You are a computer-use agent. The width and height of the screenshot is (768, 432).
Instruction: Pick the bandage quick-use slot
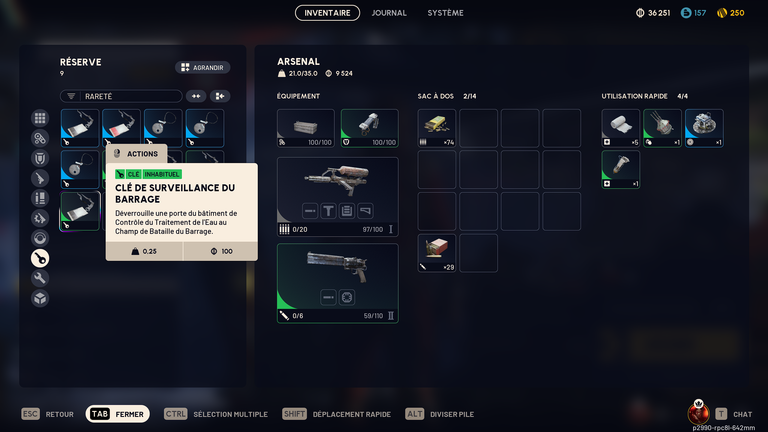pos(621,128)
